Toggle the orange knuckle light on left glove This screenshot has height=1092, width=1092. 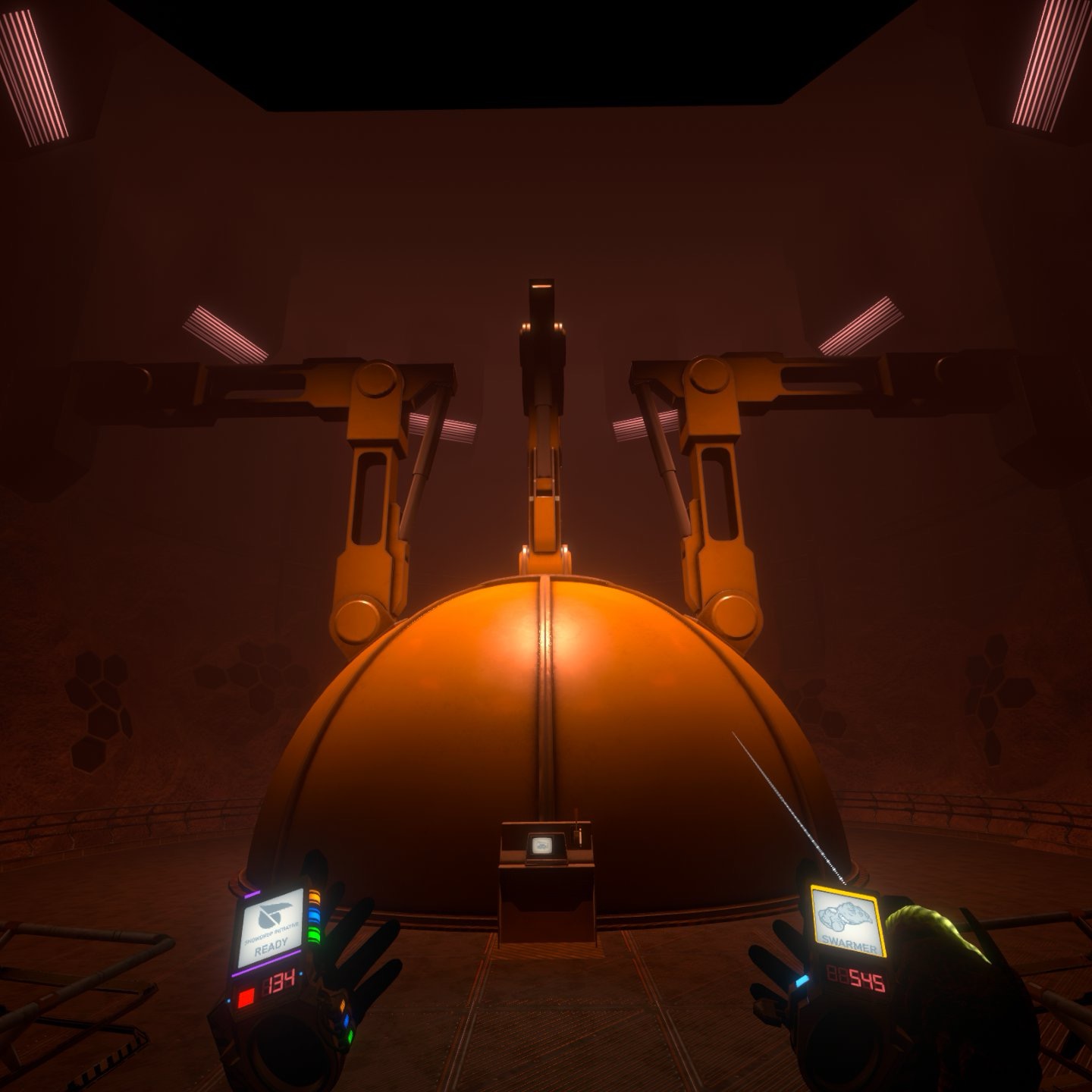(342, 1006)
